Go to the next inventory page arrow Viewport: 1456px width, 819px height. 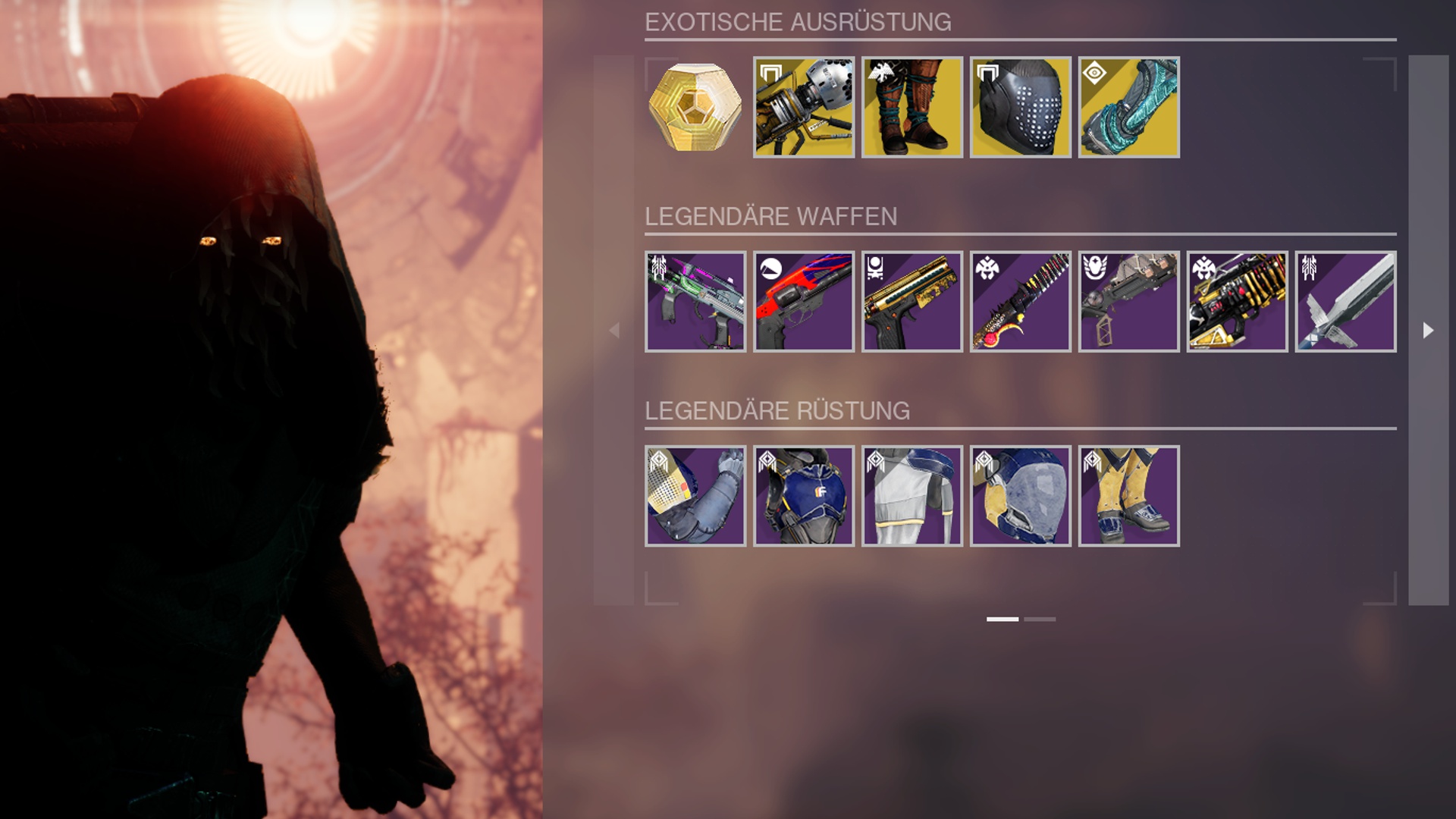point(1428,330)
